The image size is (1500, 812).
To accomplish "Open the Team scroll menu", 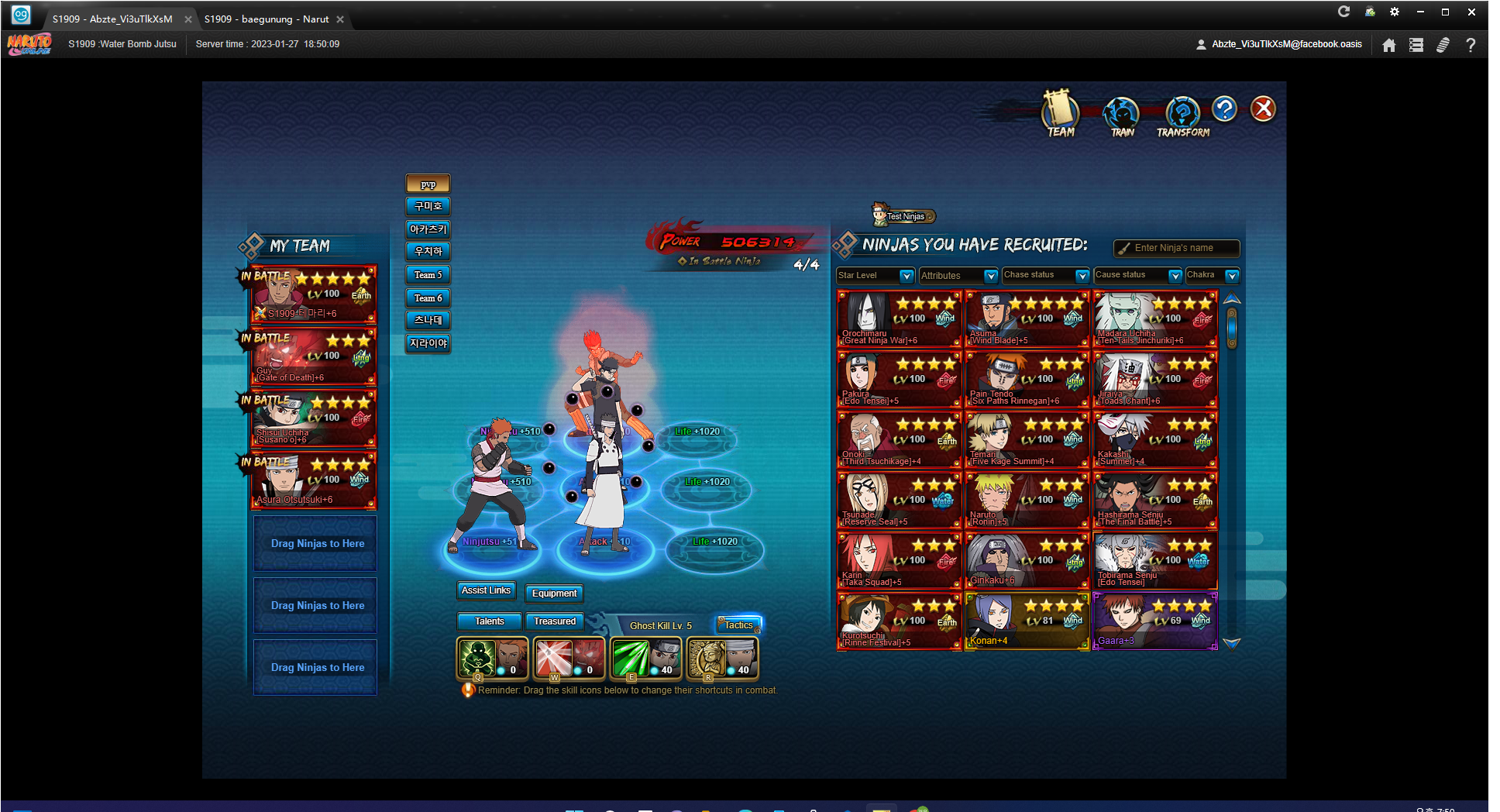I will pyautogui.click(x=1061, y=113).
